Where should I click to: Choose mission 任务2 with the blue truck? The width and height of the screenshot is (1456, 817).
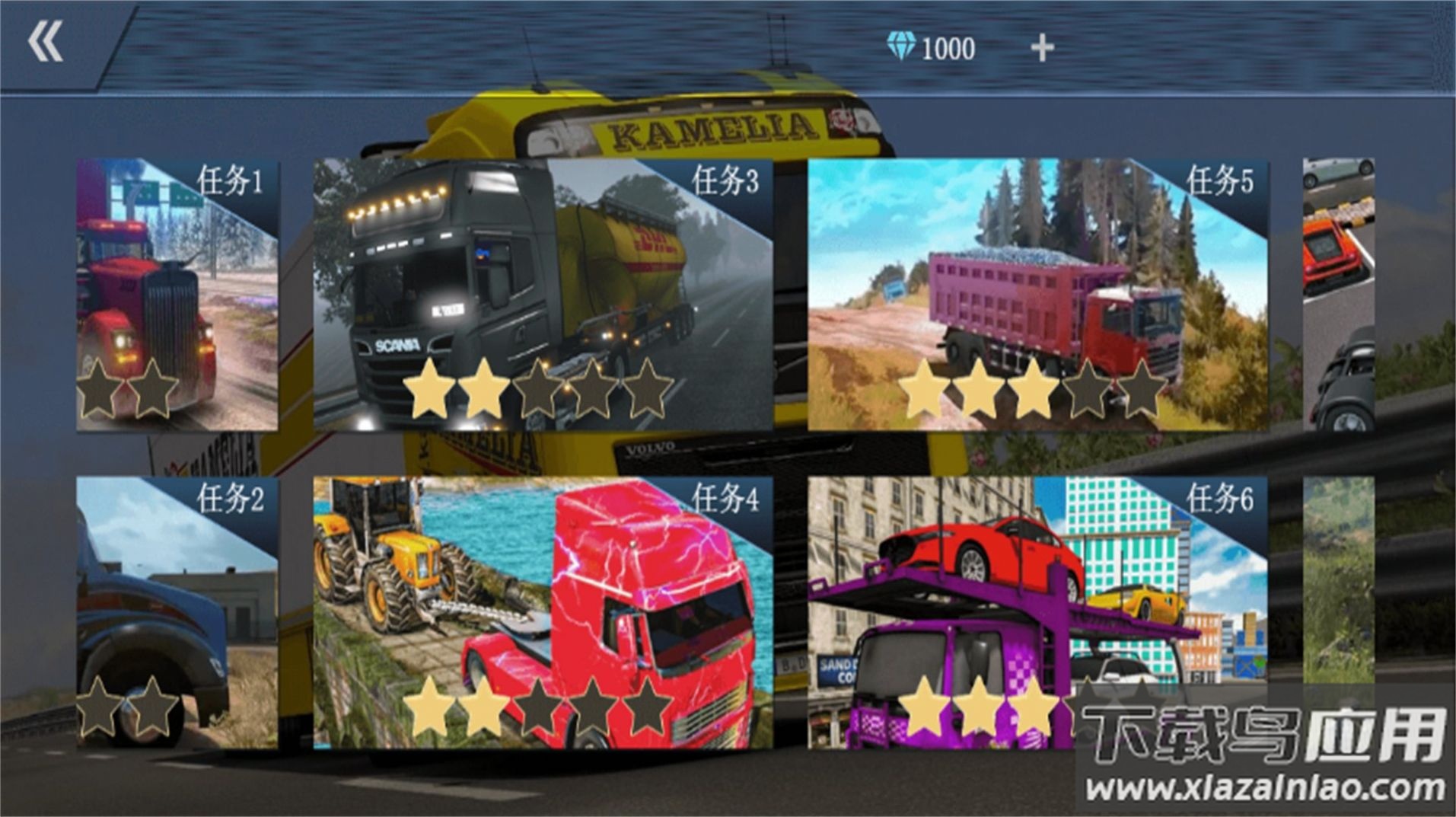point(177,613)
